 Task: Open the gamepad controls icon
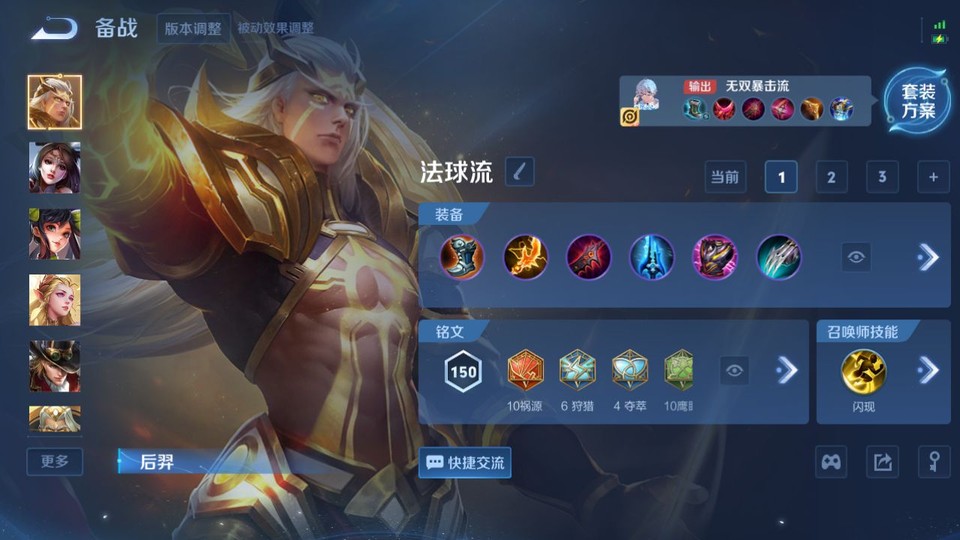point(831,462)
